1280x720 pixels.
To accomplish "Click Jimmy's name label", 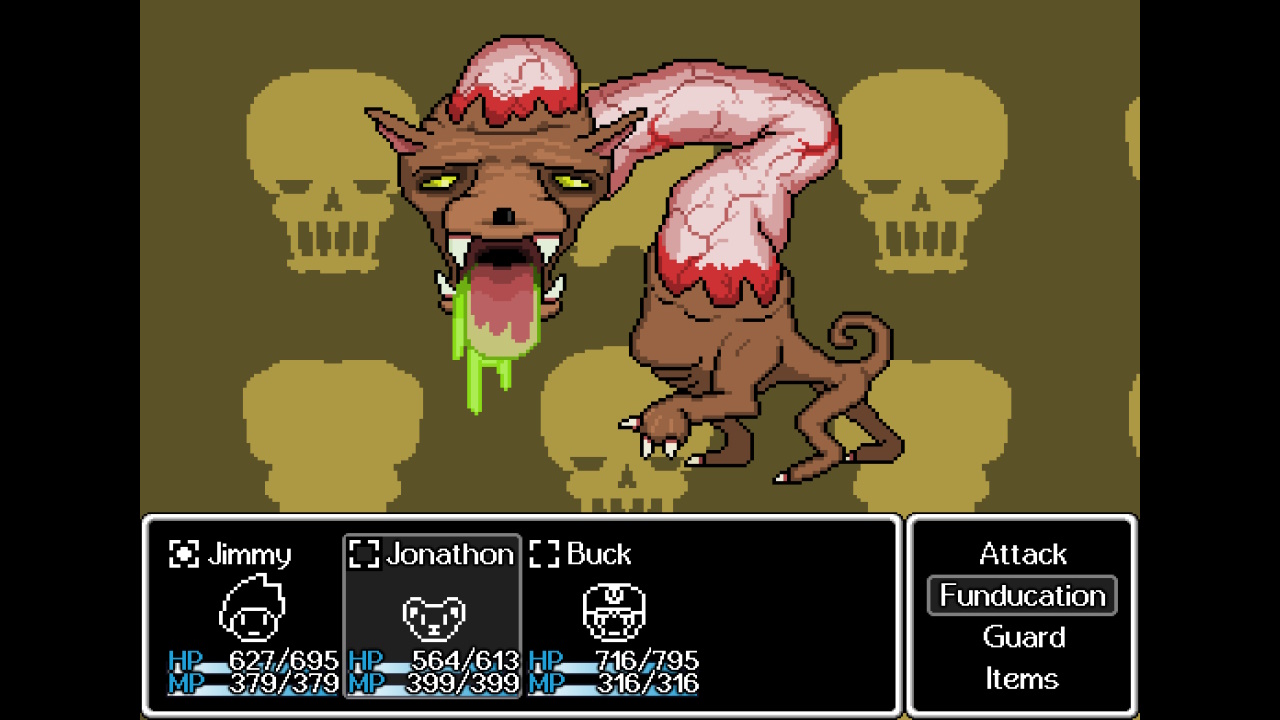I will coord(250,554).
